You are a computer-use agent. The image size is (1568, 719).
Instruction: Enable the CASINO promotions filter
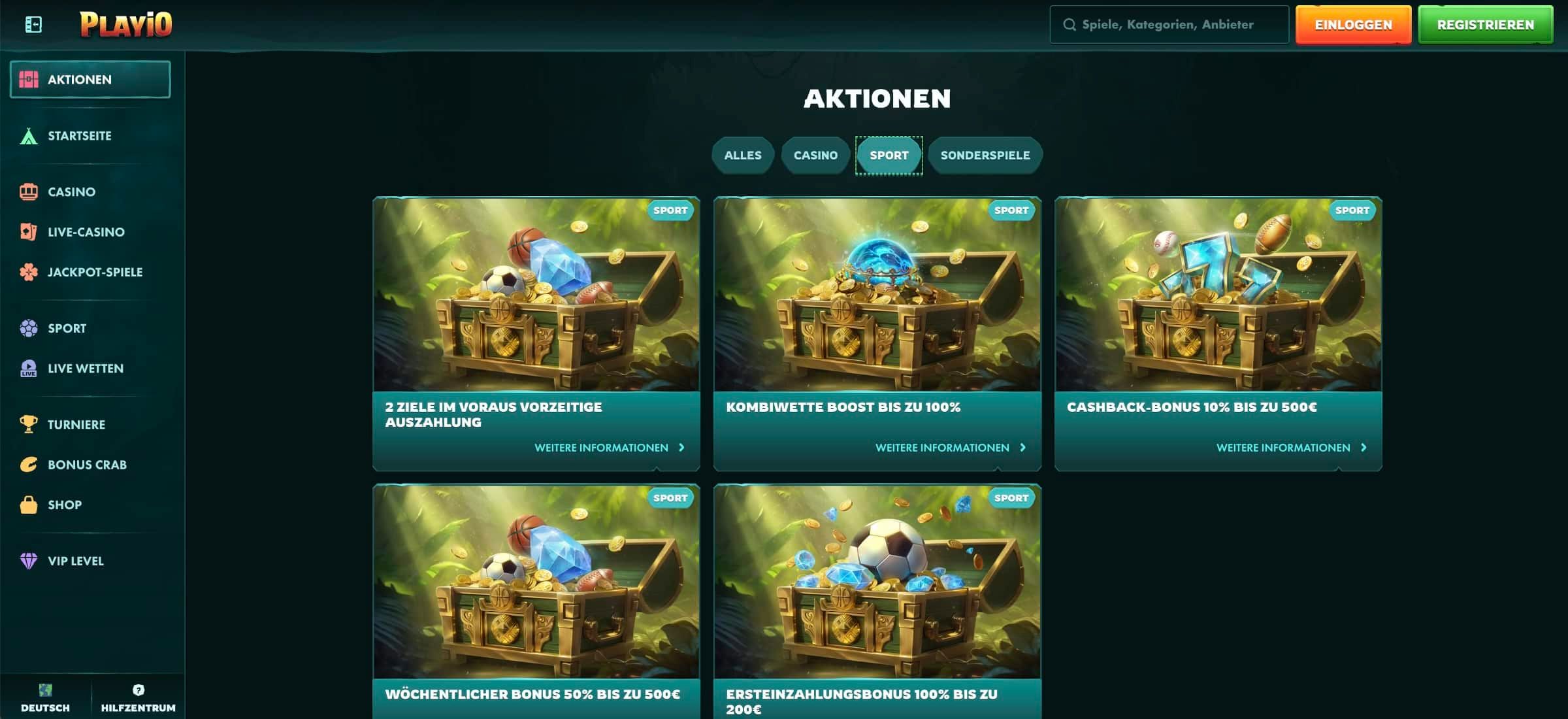pyautogui.click(x=816, y=155)
